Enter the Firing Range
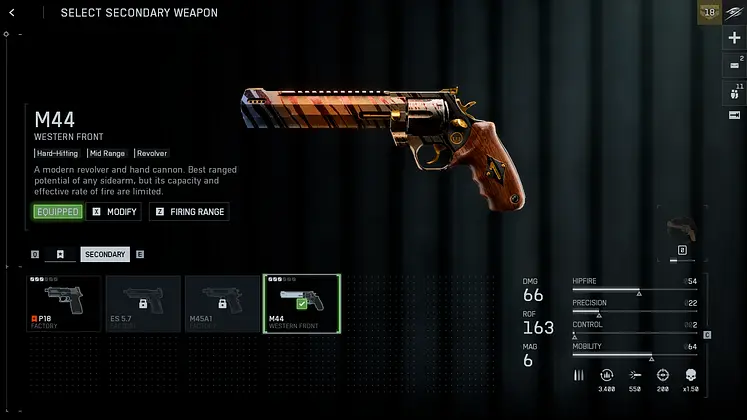747x420 pixels. (x=189, y=212)
